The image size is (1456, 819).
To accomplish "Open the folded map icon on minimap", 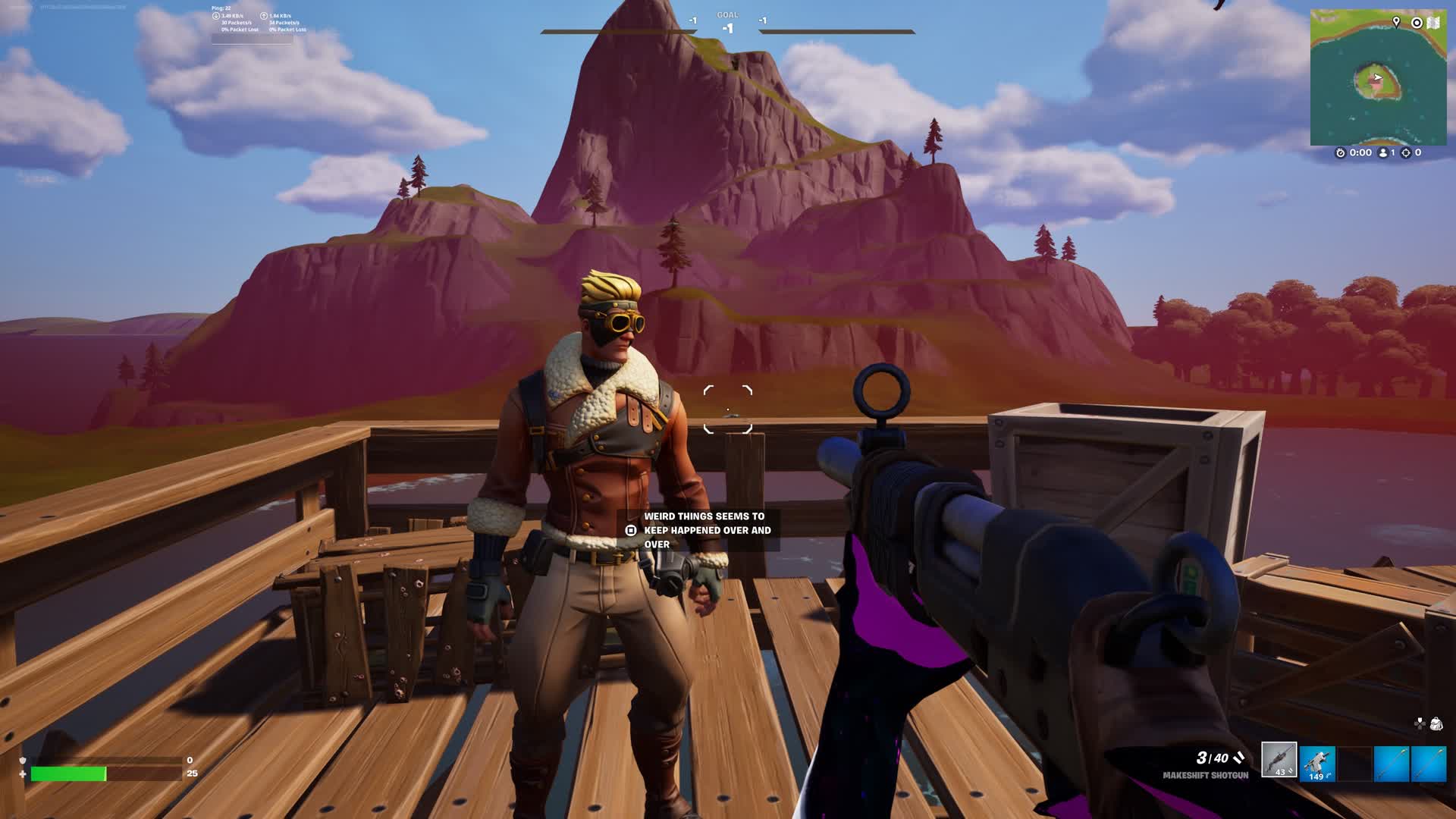I will tap(1433, 23).
